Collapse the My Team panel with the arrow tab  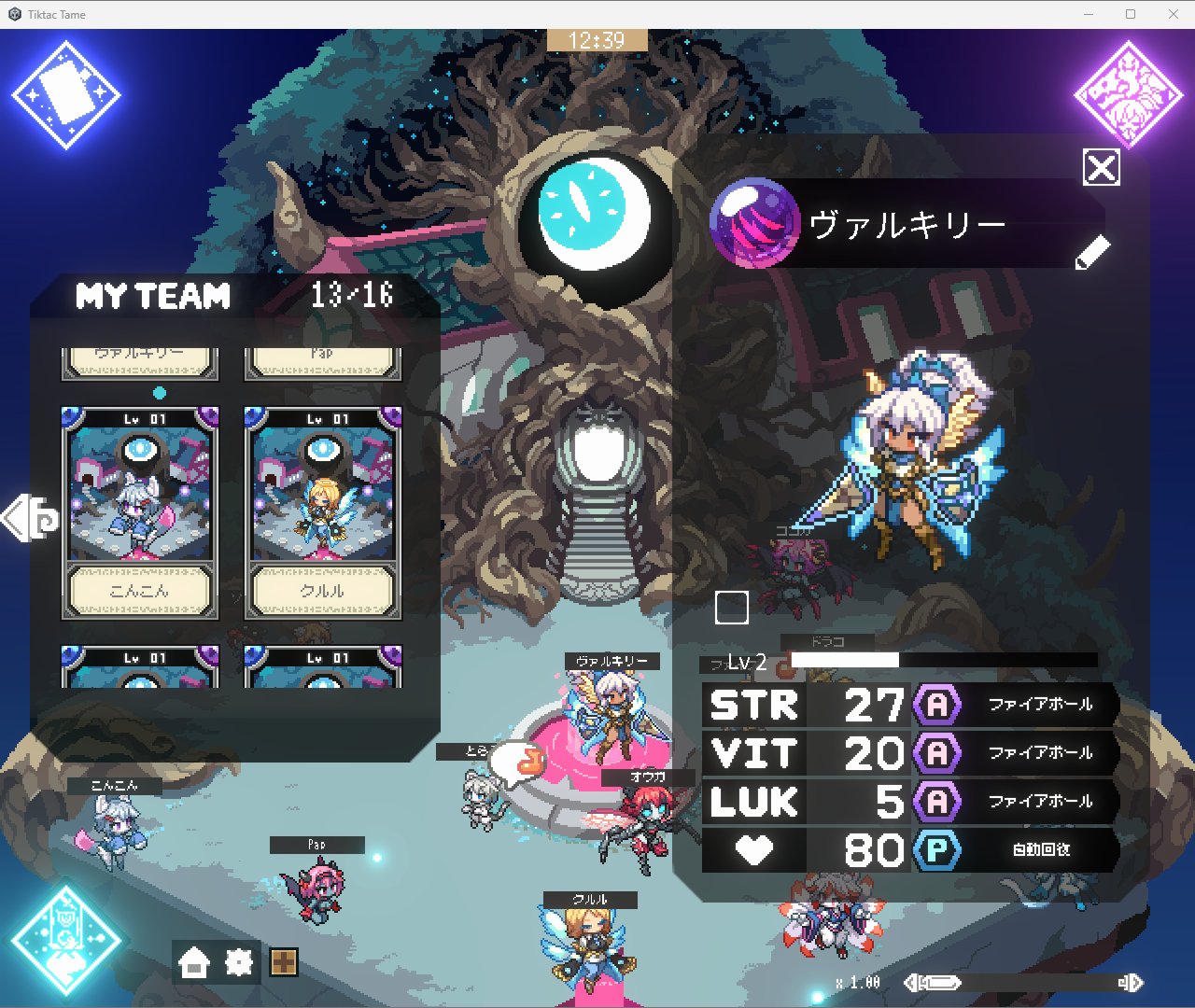[x=30, y=519]
